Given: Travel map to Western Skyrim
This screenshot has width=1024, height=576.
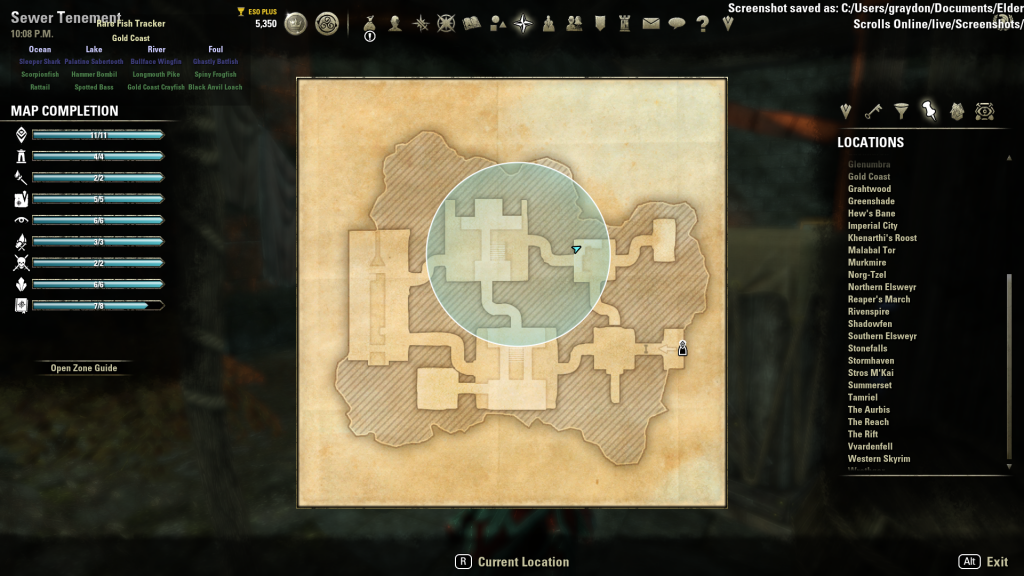Looking at the screenshot, I should click(878, 459).
